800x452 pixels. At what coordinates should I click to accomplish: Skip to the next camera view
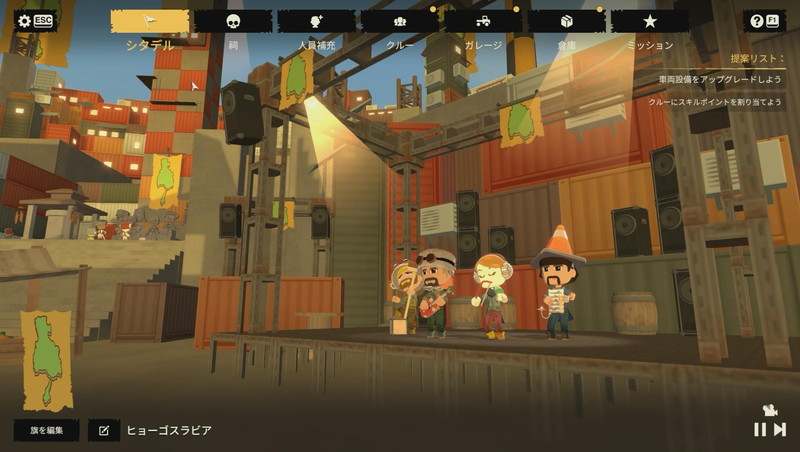pos(780,429)
